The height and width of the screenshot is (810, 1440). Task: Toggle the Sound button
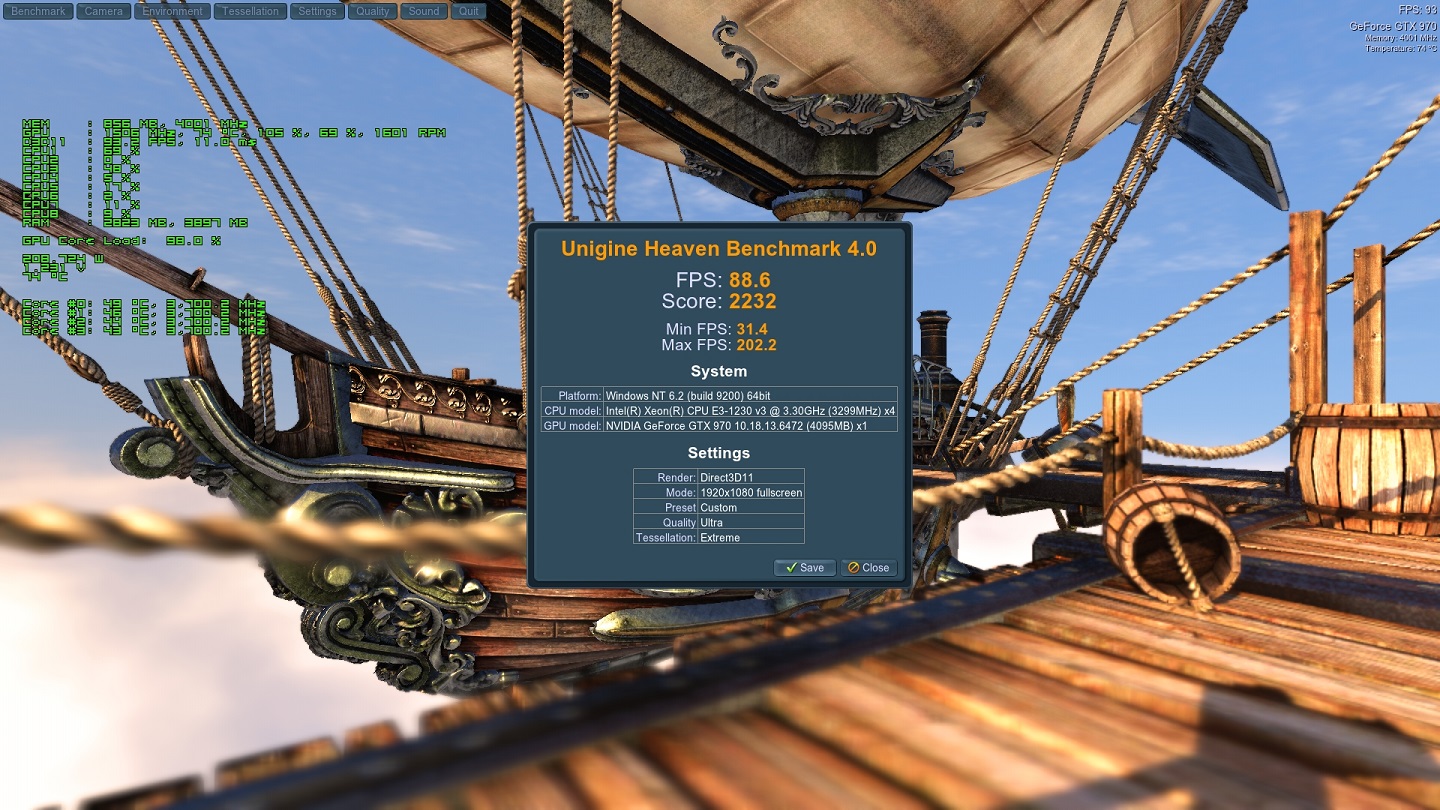[x=424, y=12]
